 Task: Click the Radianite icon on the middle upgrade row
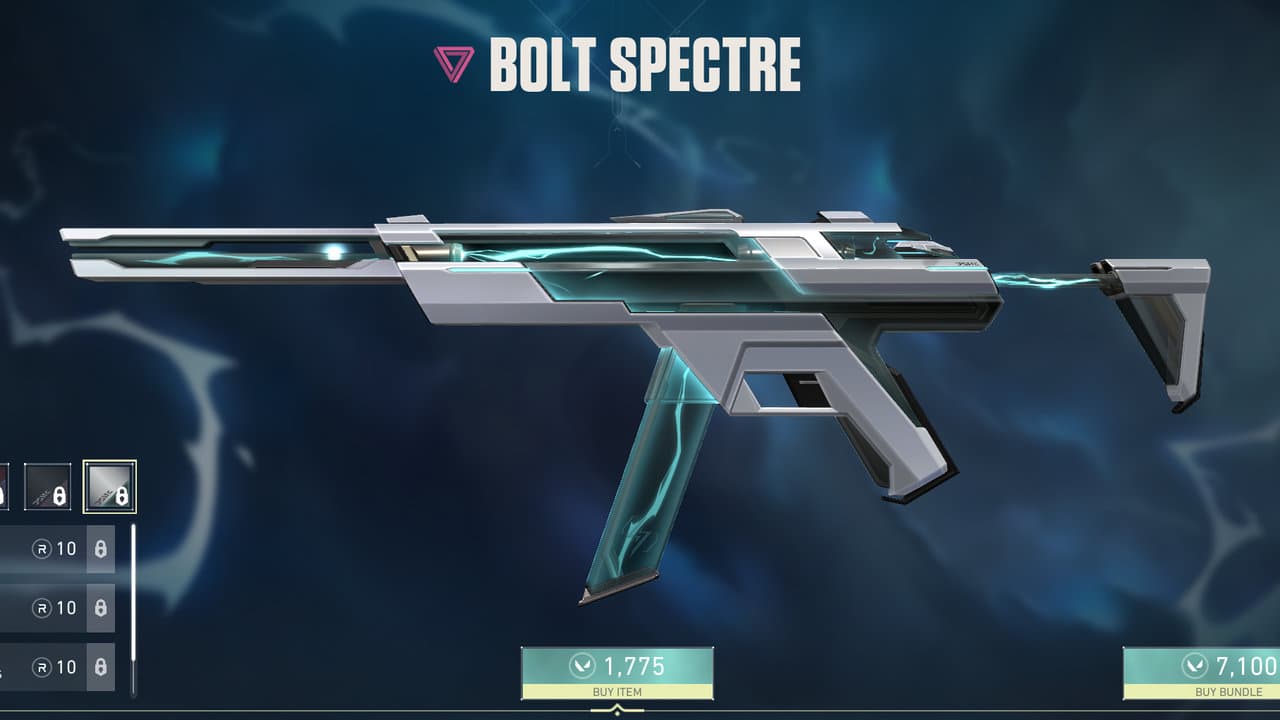tap(40, 608)
